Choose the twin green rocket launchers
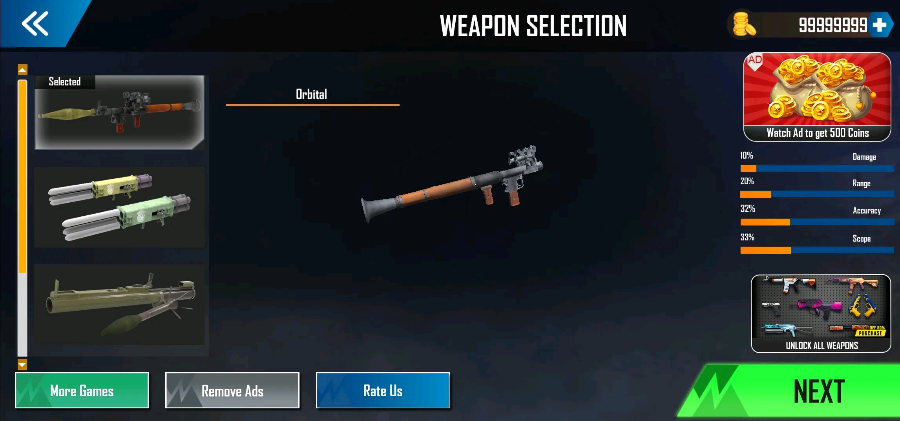The image size is (900, 421). (120, 207)
